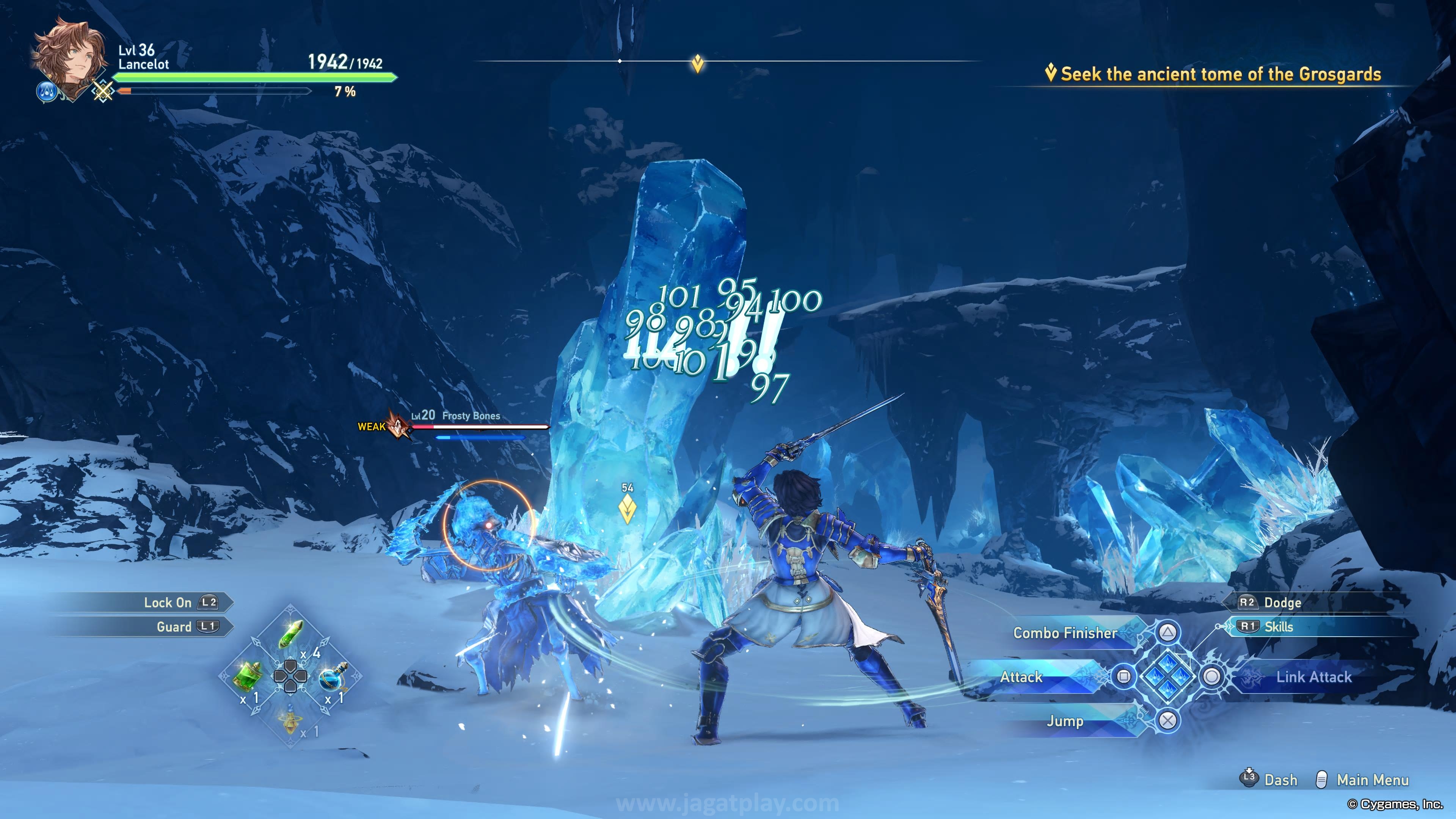
Task: Select the Dodge action label
Action: (x=1282, y=602)
